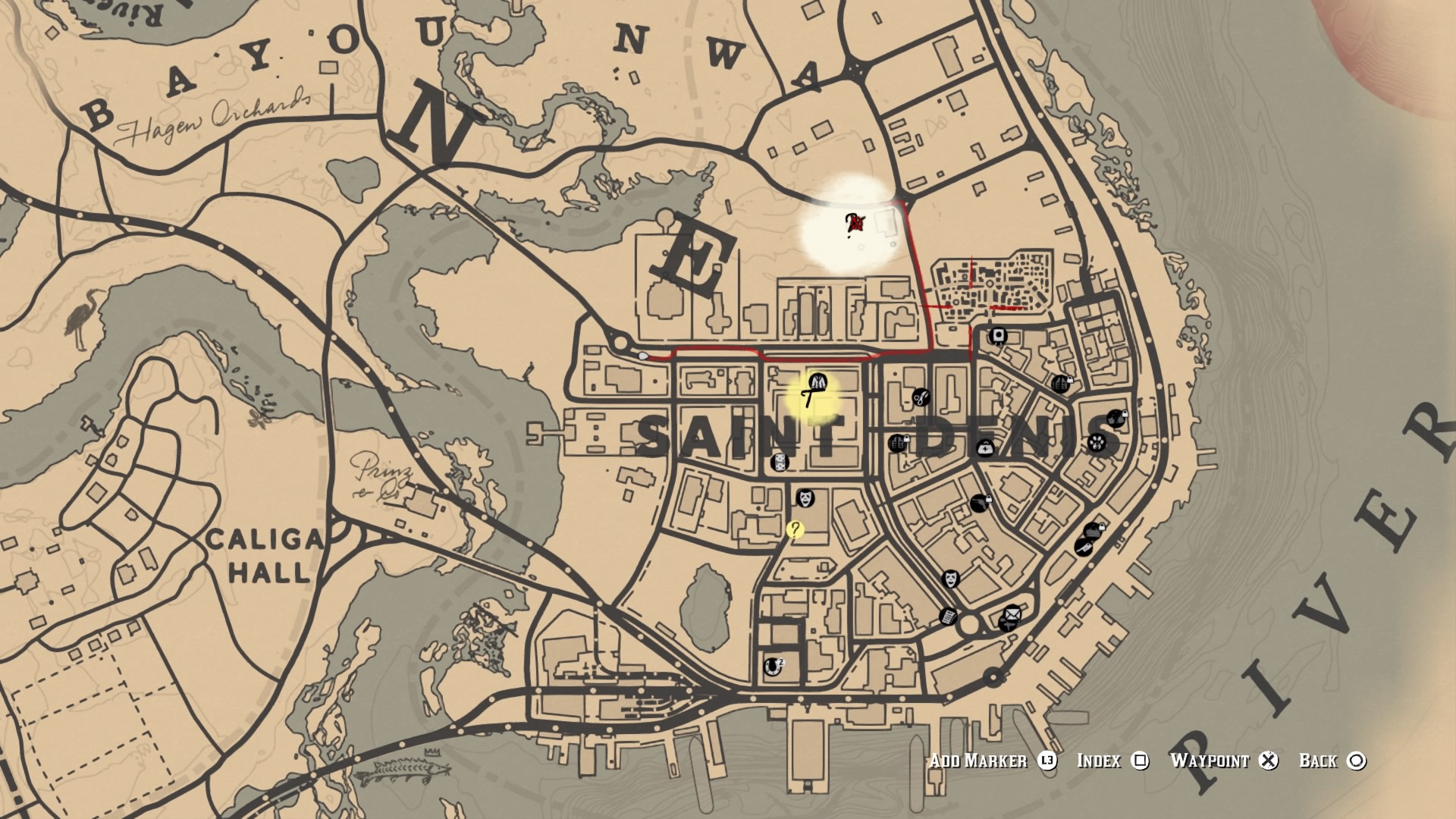Select the barber scissors icon

click(921, 398)
